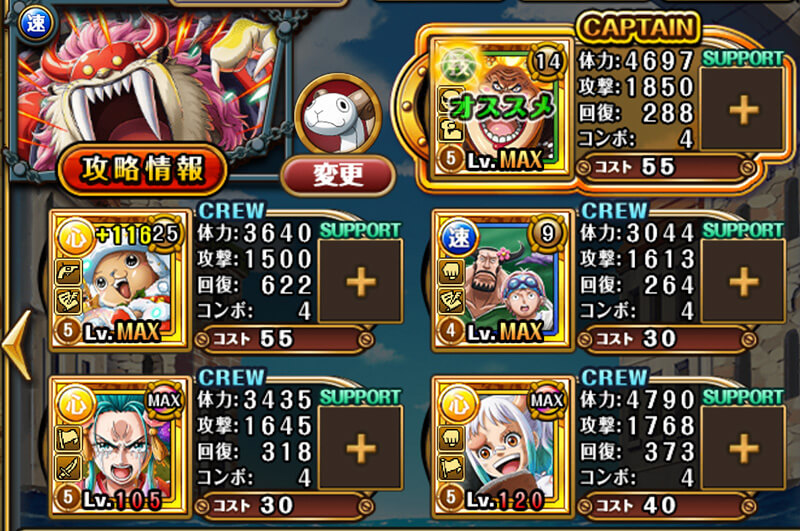Add a support to the captain slot
800x531 pixels.
coord(742,110)
